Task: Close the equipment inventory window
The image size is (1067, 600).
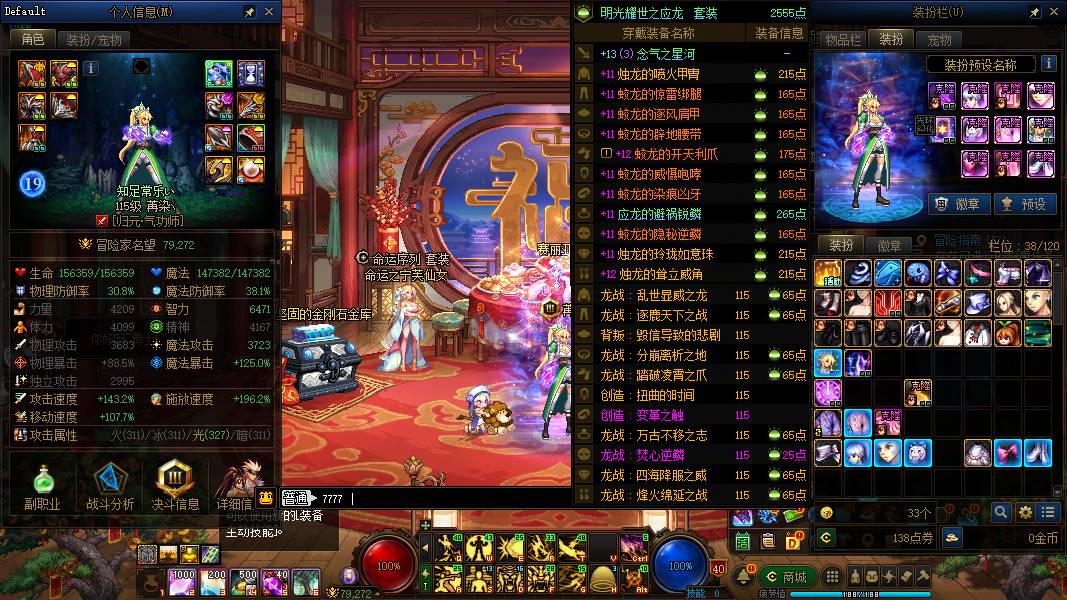Action: pos(1051,12)
